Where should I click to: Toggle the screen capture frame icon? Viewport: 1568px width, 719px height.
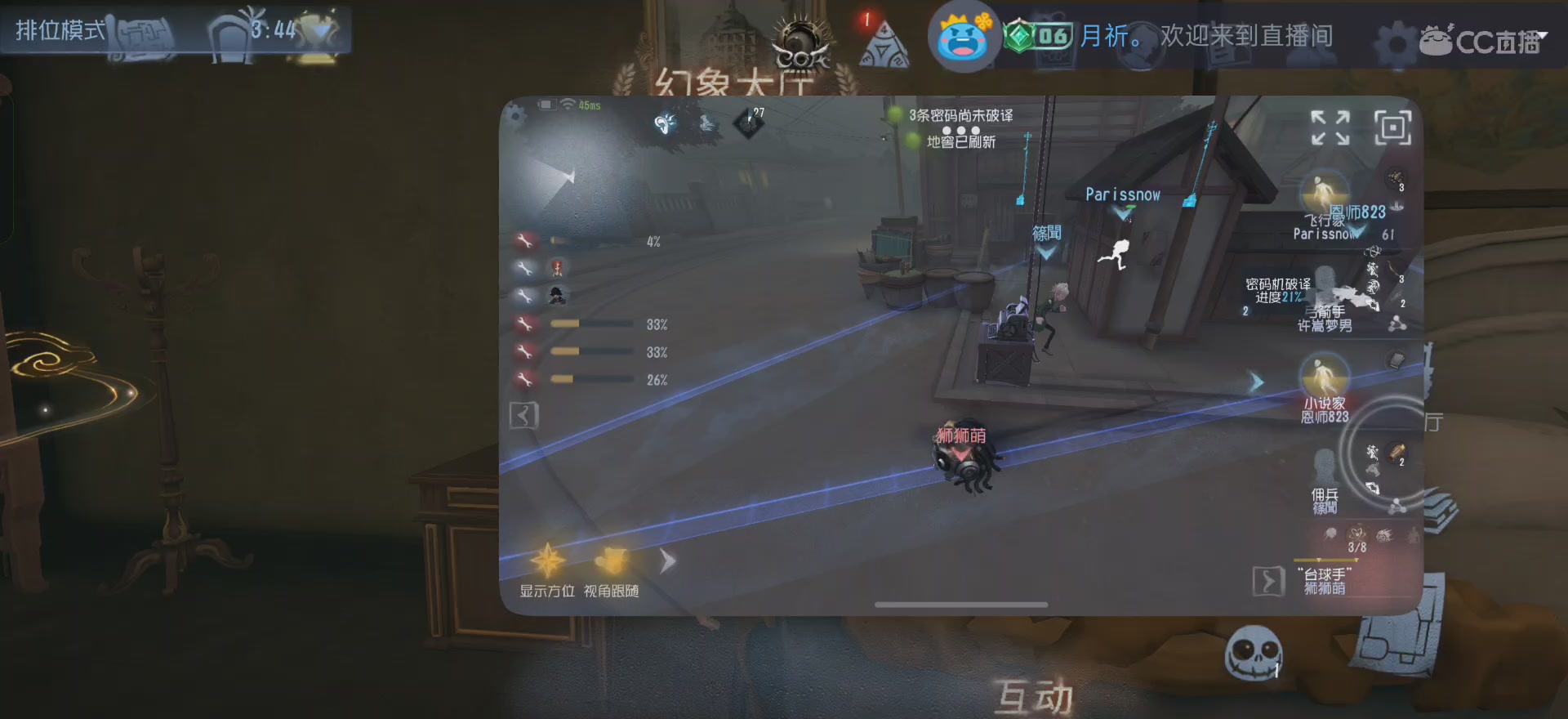click(1392, 129)
